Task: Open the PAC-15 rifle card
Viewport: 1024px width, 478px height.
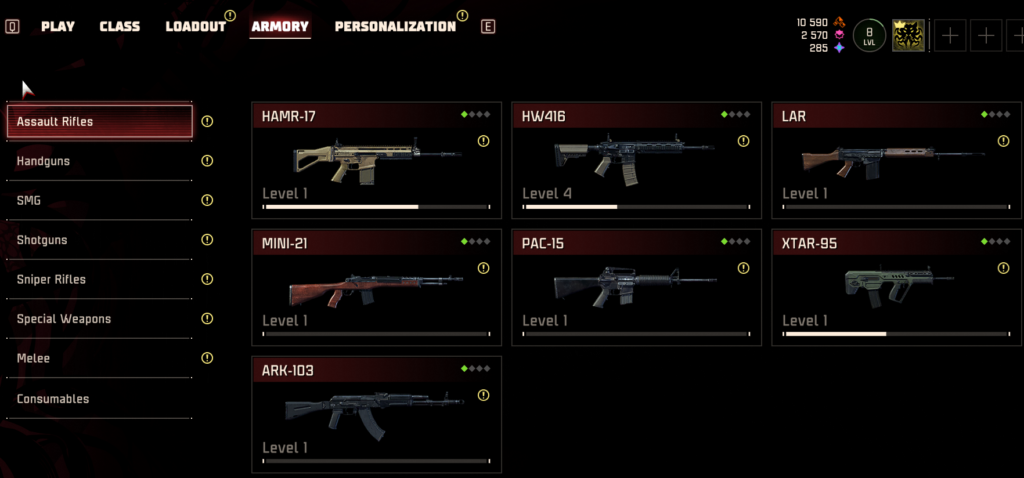Action: [636, 287]
